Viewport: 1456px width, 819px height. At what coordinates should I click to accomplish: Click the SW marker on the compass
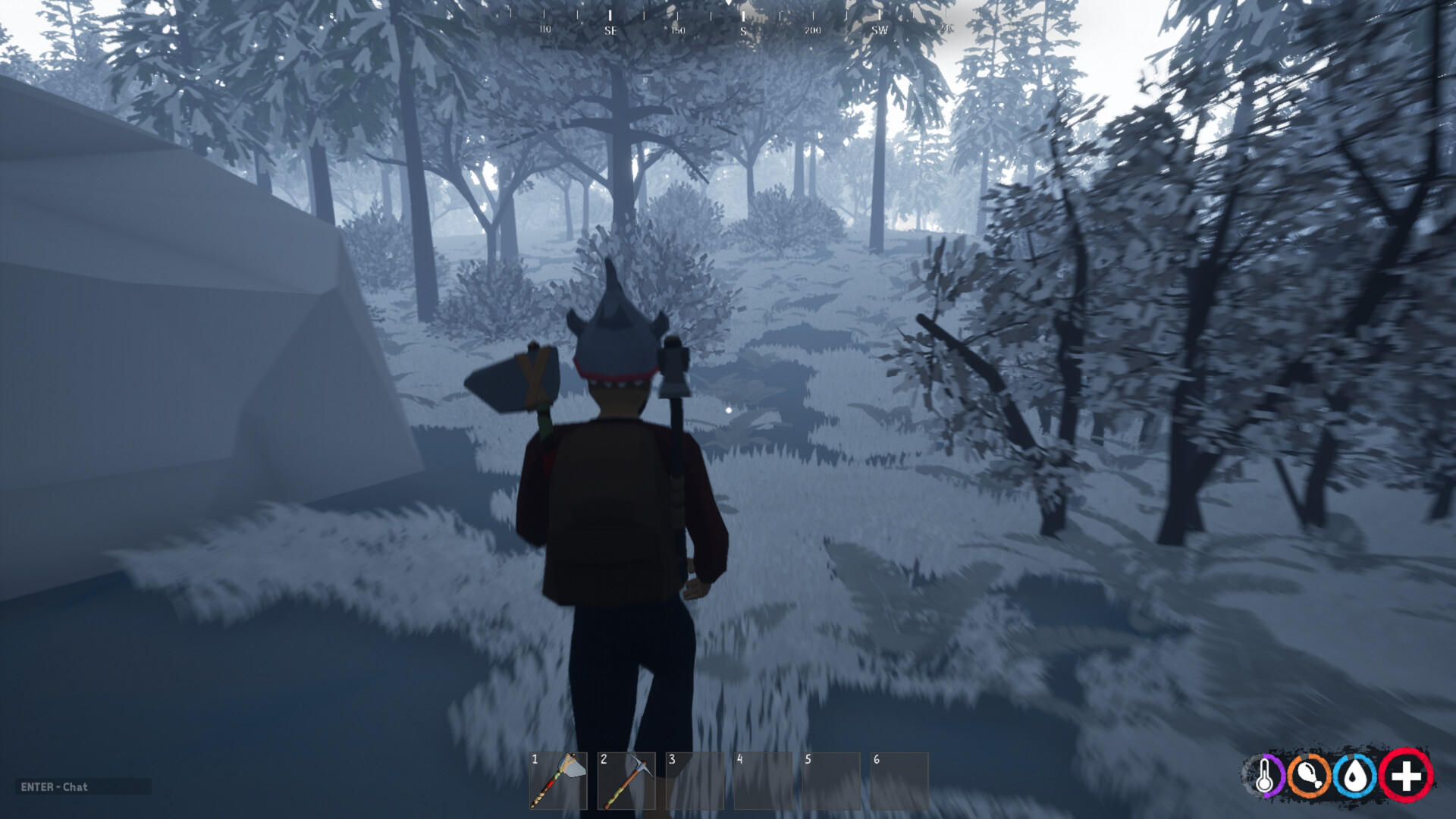878,30
